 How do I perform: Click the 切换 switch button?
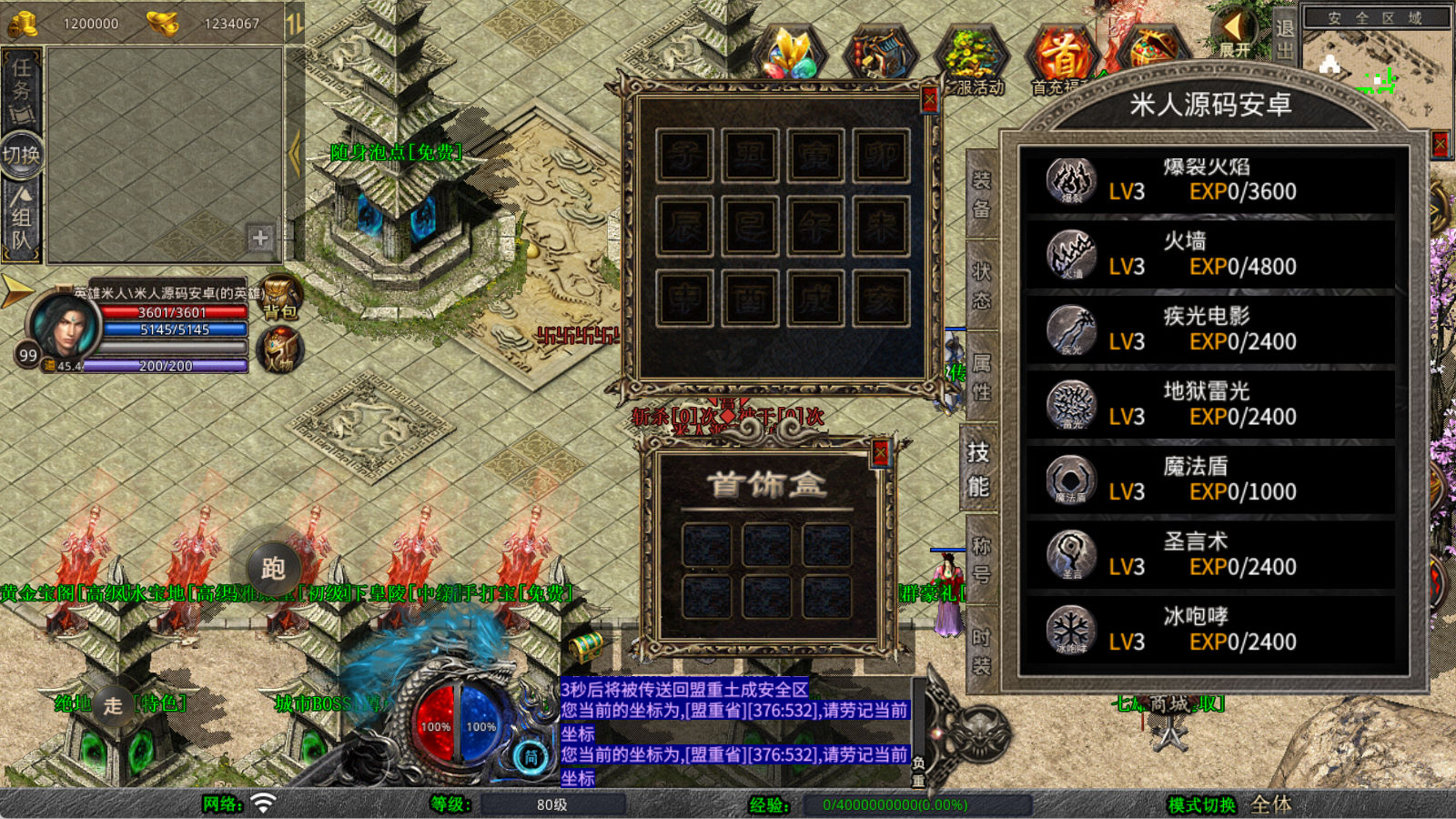point(21,155)
